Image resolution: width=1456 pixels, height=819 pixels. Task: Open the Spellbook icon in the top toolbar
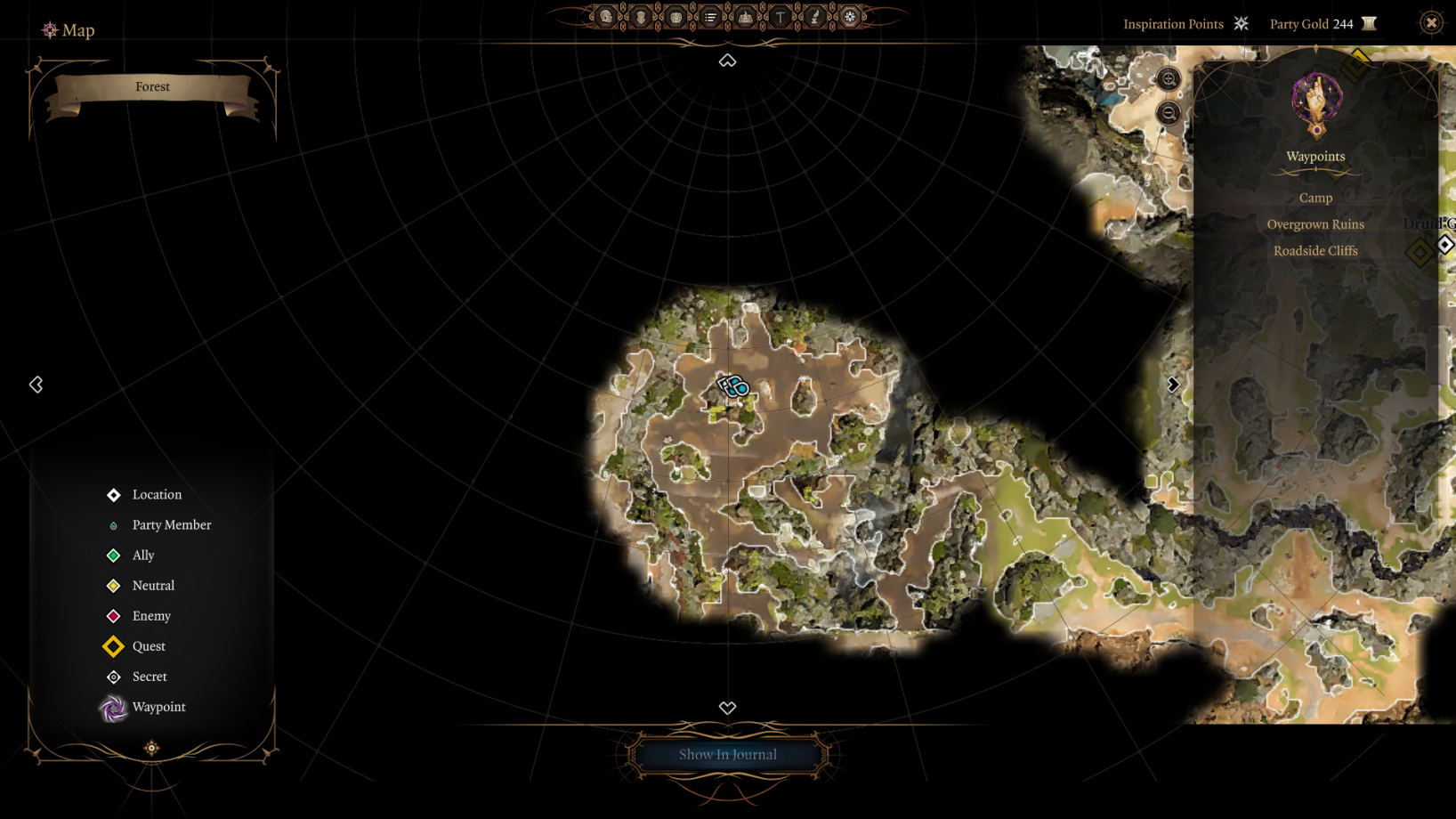[x=744, y=17]
